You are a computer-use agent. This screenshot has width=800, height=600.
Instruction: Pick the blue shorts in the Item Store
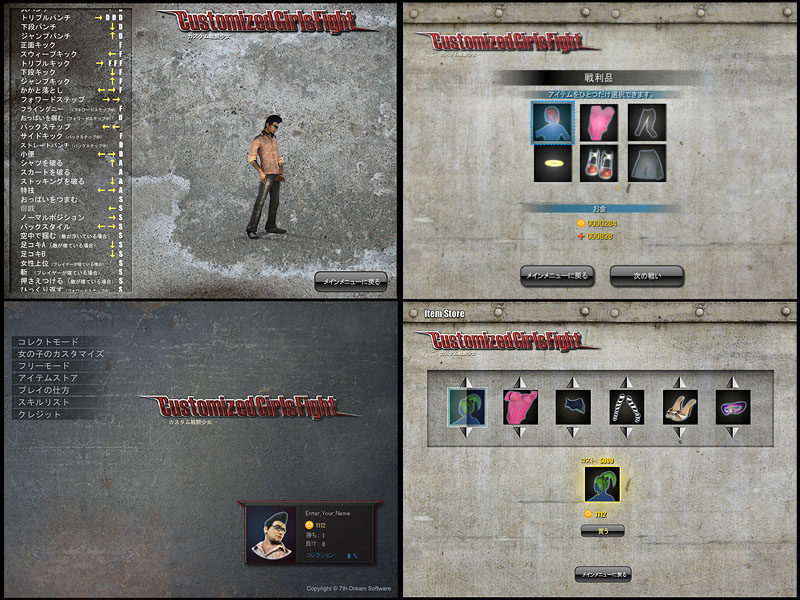tap(573, 407)
